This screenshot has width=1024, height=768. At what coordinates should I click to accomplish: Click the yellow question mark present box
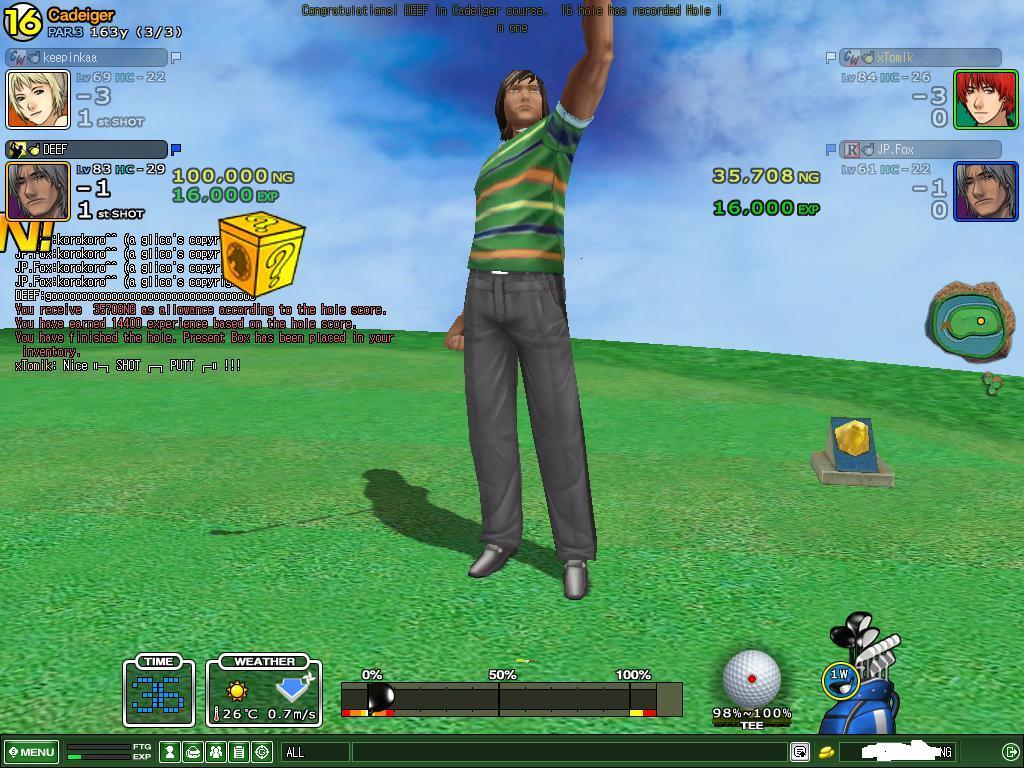pyautogui.click(x=260, y=255)
